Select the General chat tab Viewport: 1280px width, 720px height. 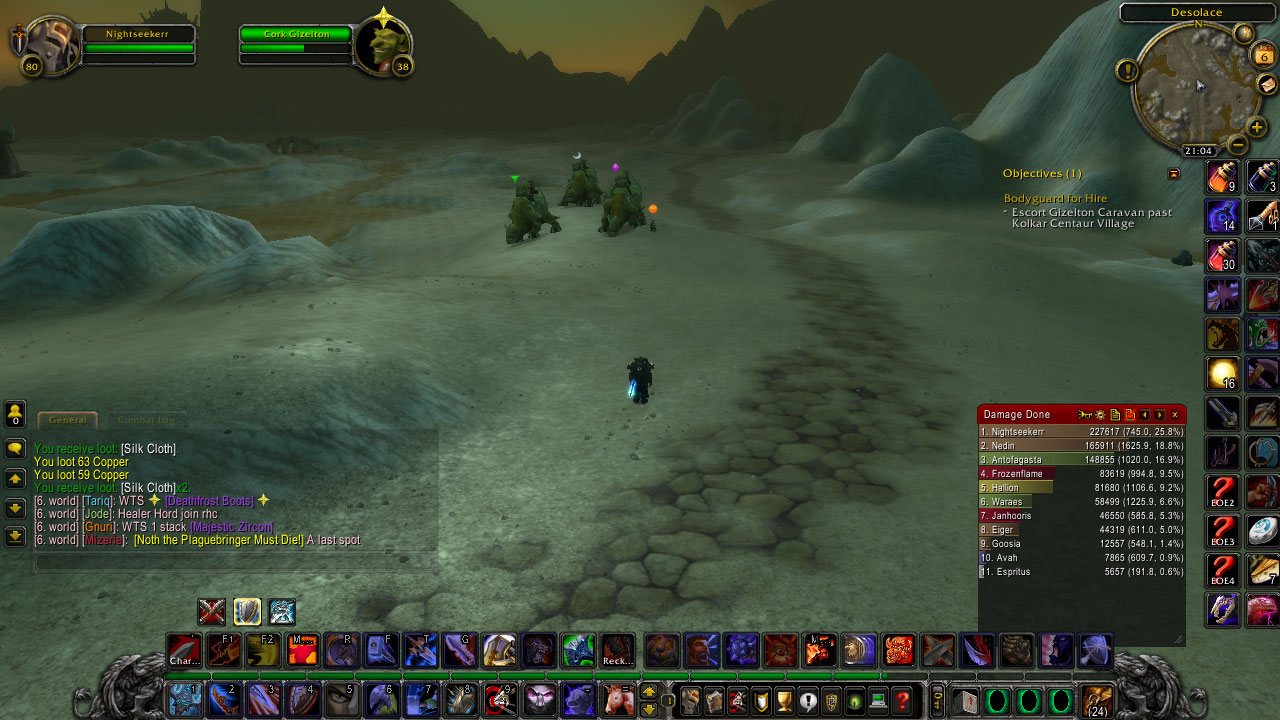(x=68, y=420)
